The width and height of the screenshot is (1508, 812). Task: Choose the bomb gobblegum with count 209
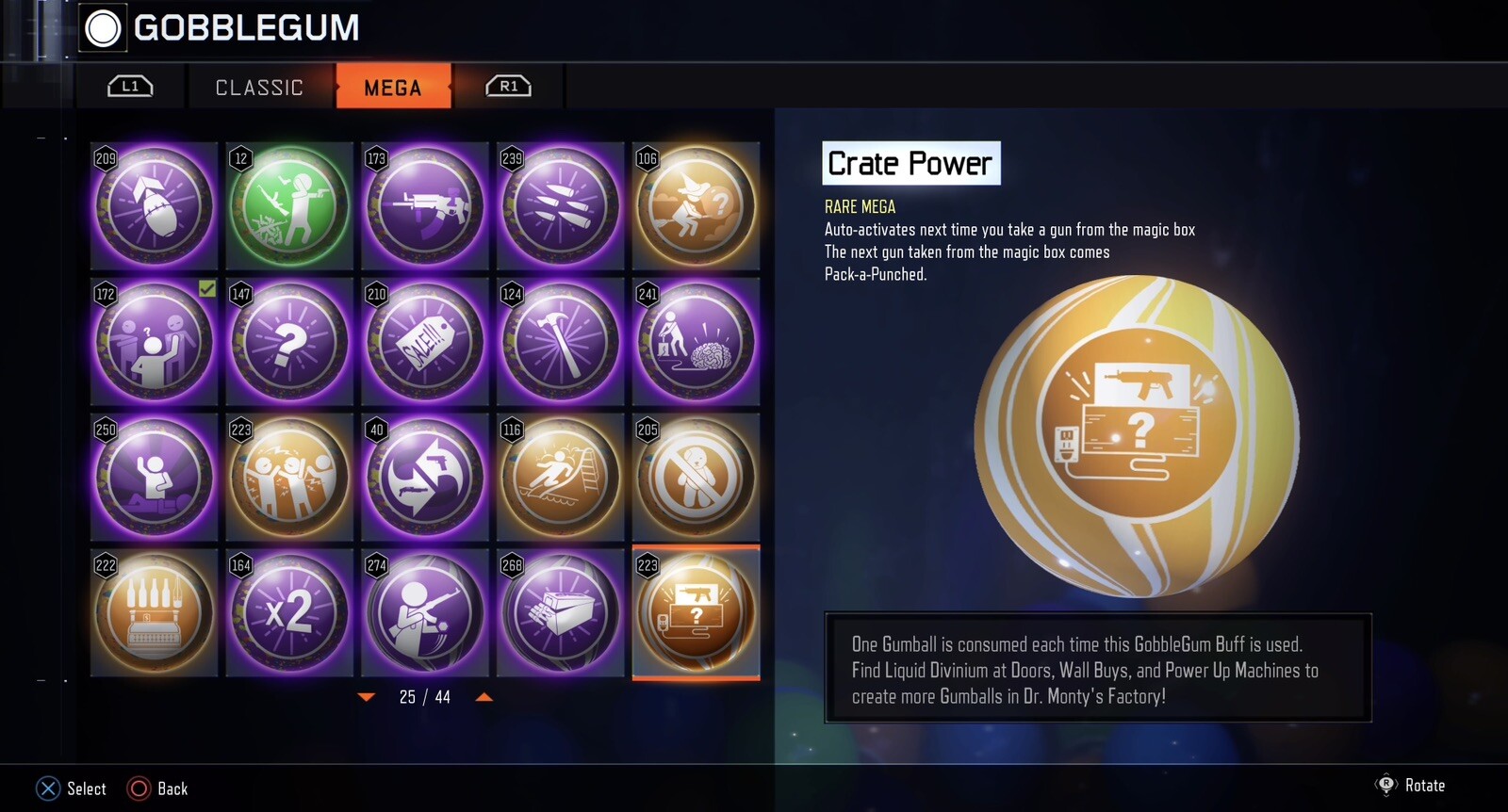[155, 206]
